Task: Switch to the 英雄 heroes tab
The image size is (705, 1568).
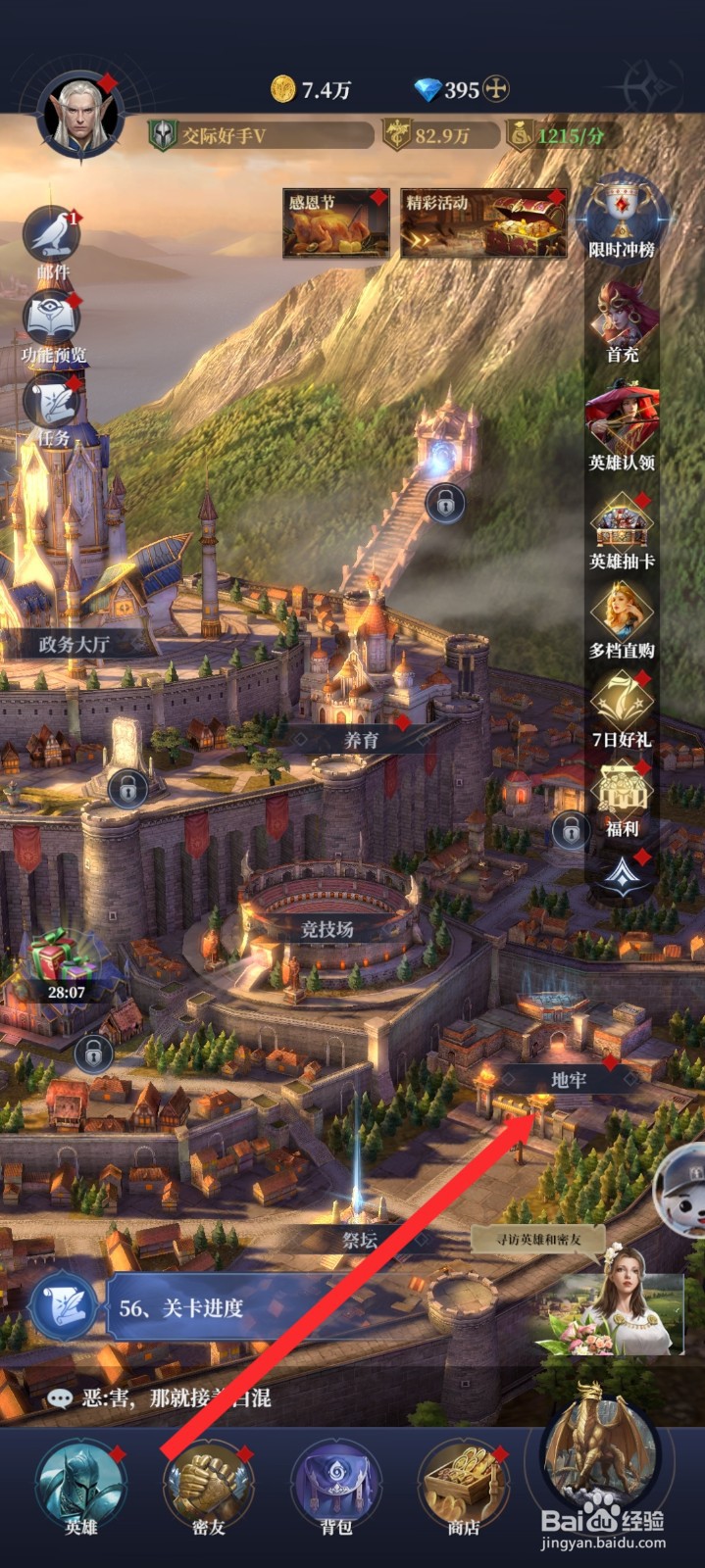Action: click(80, 1485)
